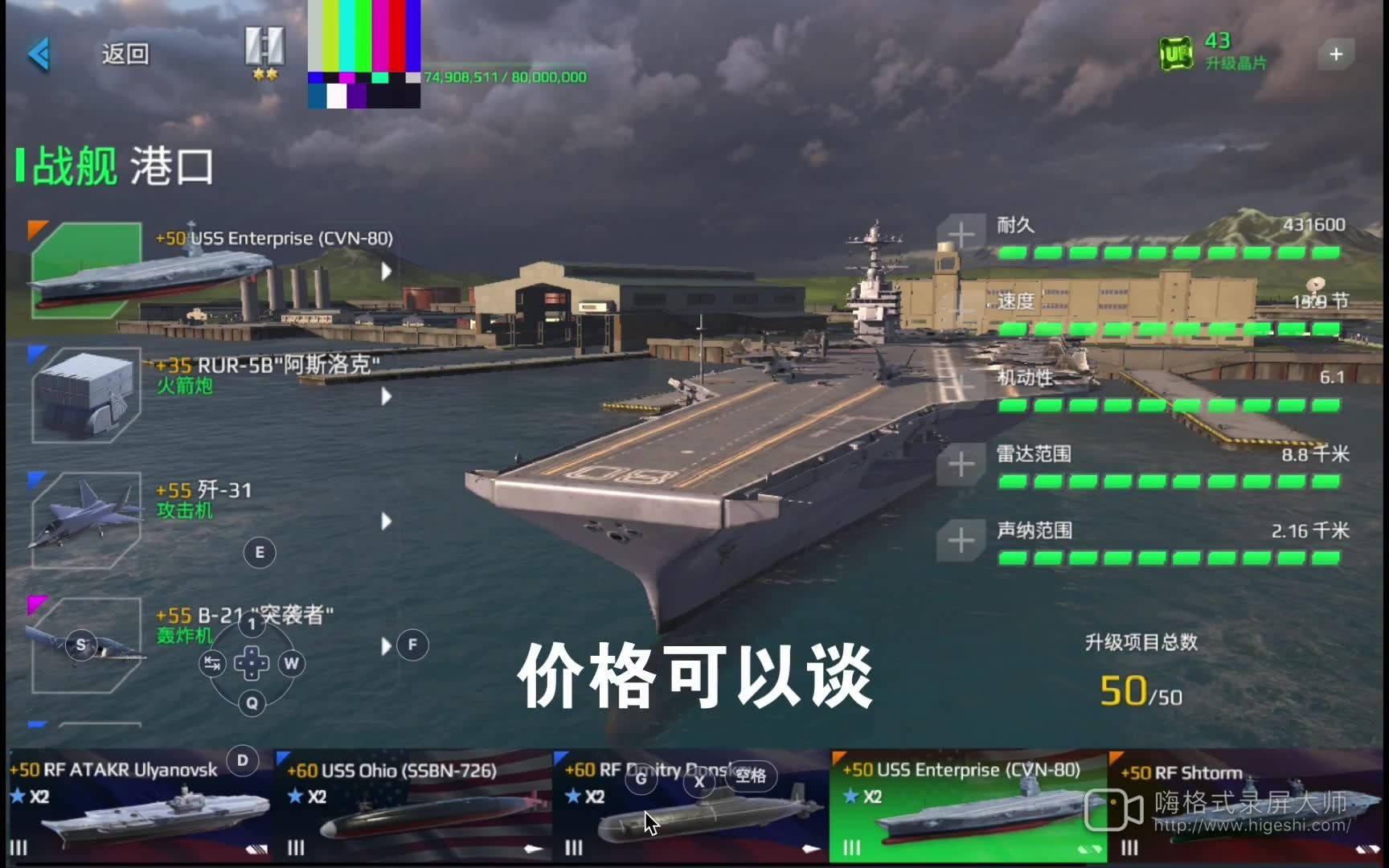Expand the 歼-31 aircraft details chevron

click(384, 521)
